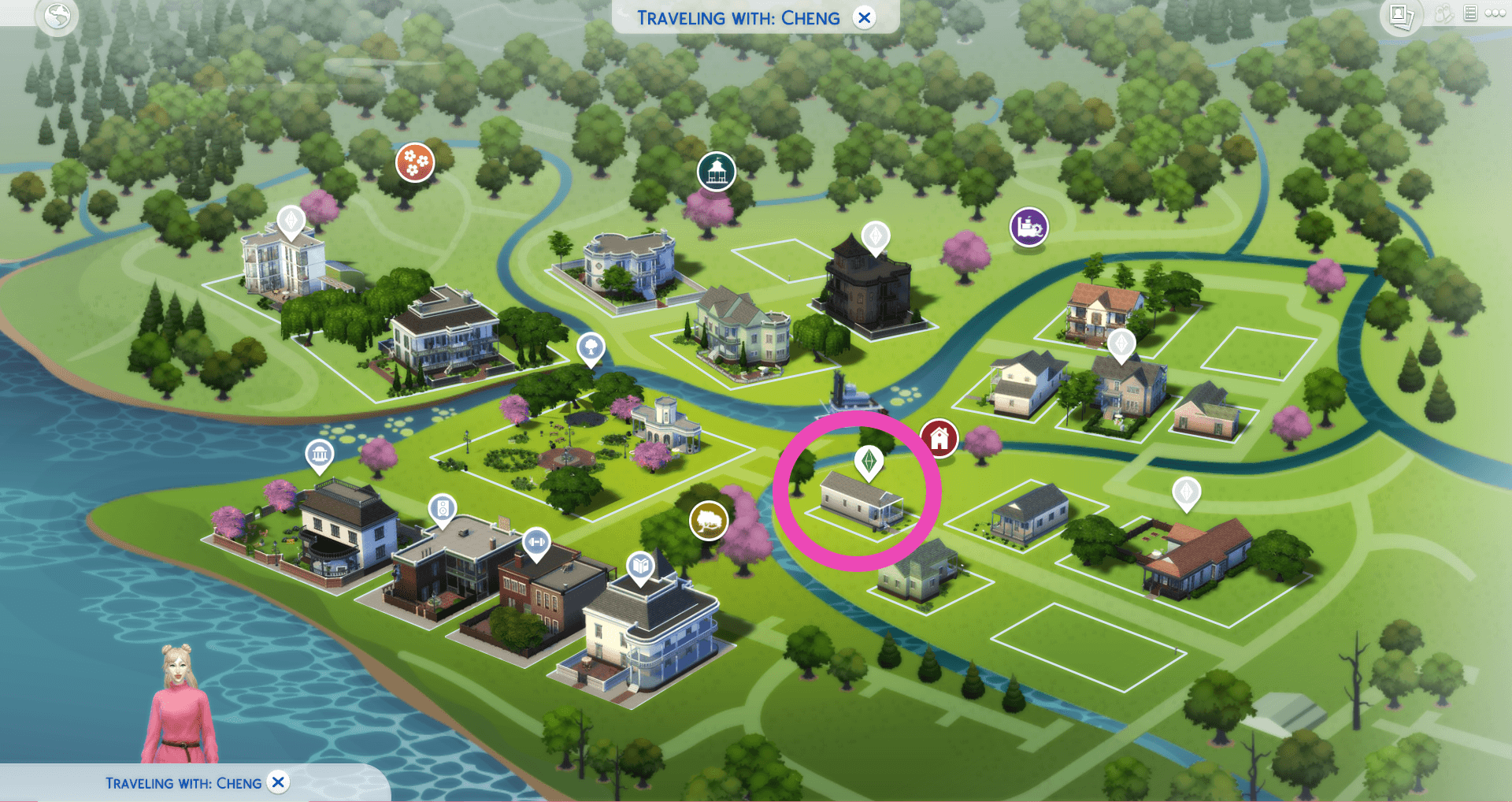Click the red home marker for current residence
Image resolution: width=1512 pixels, height=802 pixels.
coord(940,439)
